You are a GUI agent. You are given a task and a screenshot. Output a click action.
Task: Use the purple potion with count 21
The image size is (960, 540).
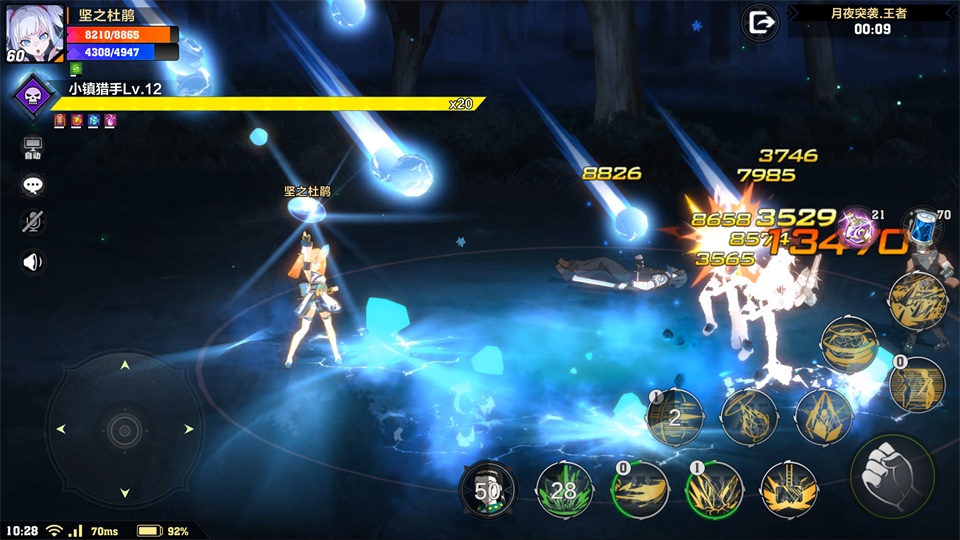click(856, 229)
